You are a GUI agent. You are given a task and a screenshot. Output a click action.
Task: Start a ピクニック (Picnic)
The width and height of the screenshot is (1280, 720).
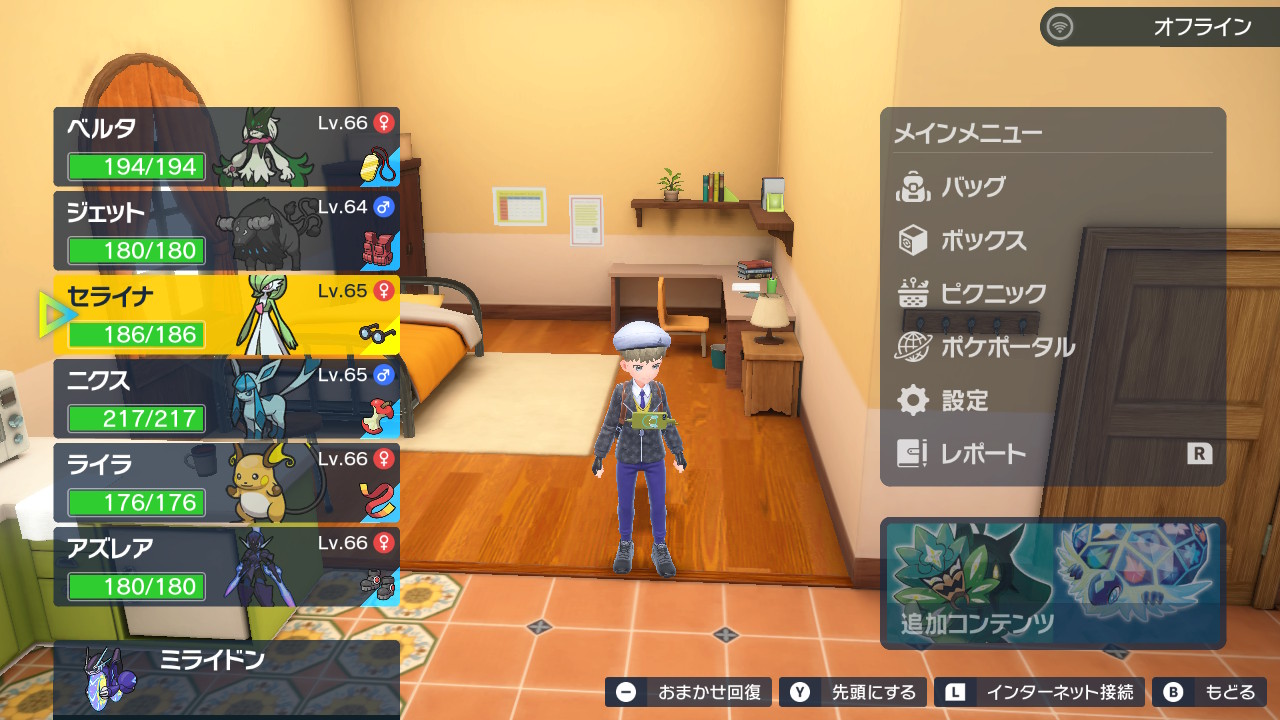pyautogui.click(x=992, y=294)
